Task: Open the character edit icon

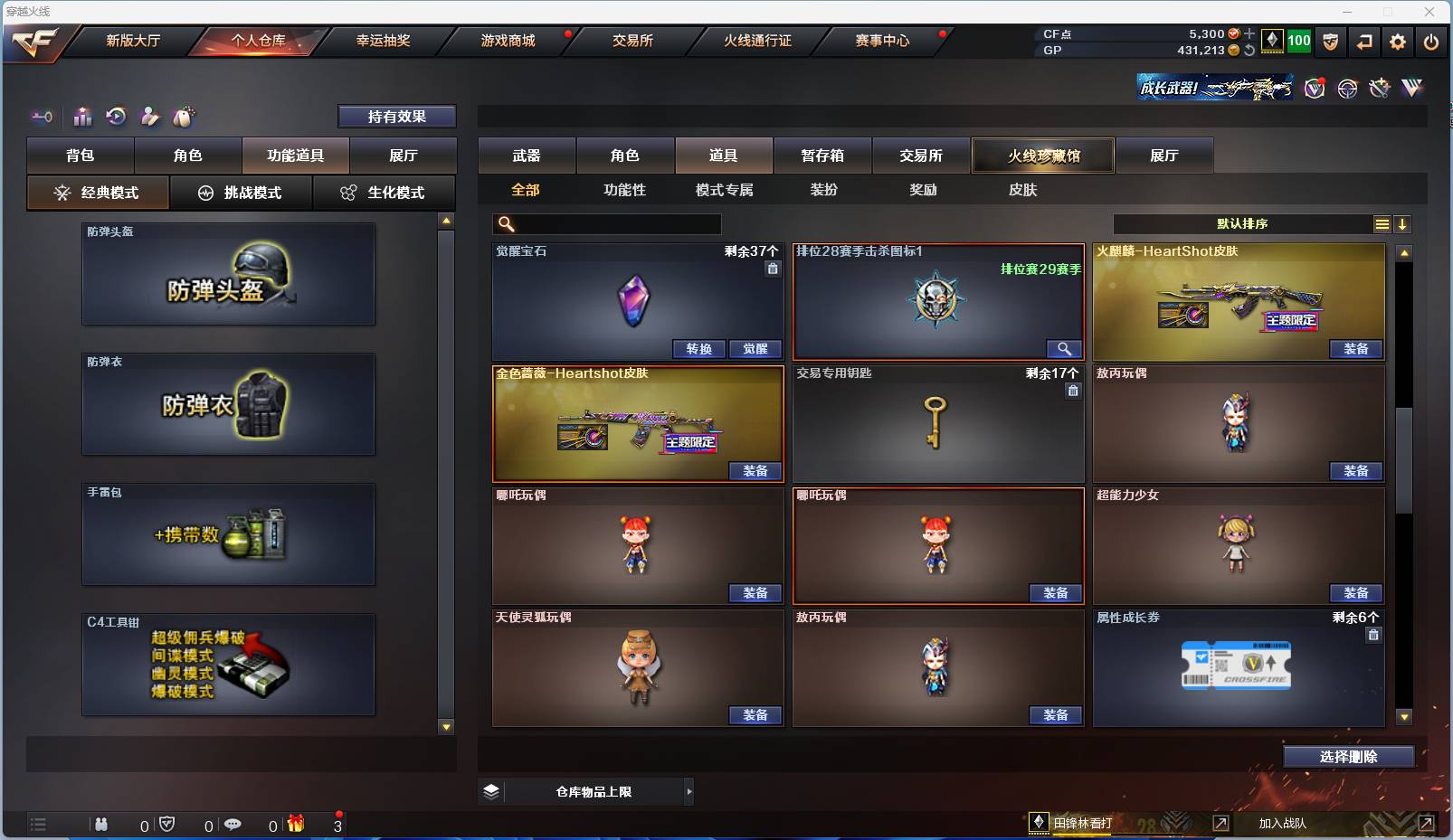Action: (x=149, y=117)
